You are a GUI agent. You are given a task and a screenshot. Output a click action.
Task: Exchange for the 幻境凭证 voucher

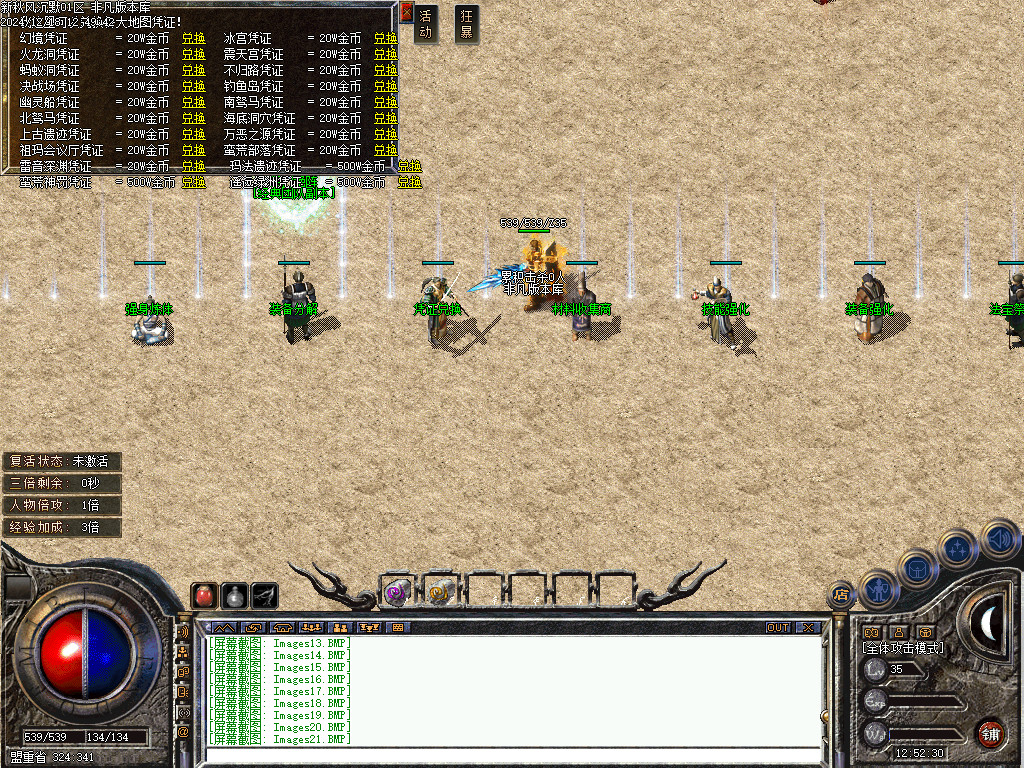click(x=193, y=39)
